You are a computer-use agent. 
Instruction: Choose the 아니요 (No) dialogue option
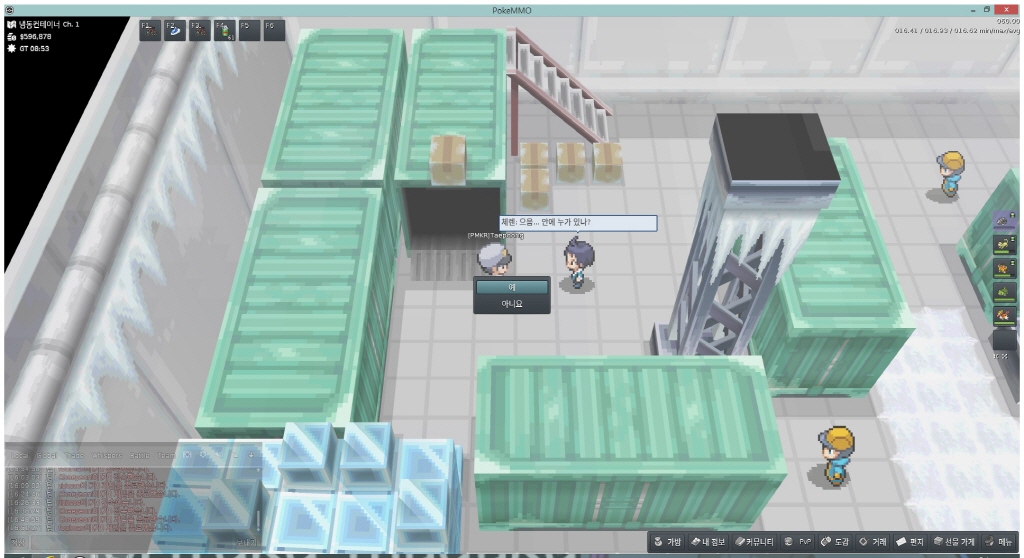point(511,303)
